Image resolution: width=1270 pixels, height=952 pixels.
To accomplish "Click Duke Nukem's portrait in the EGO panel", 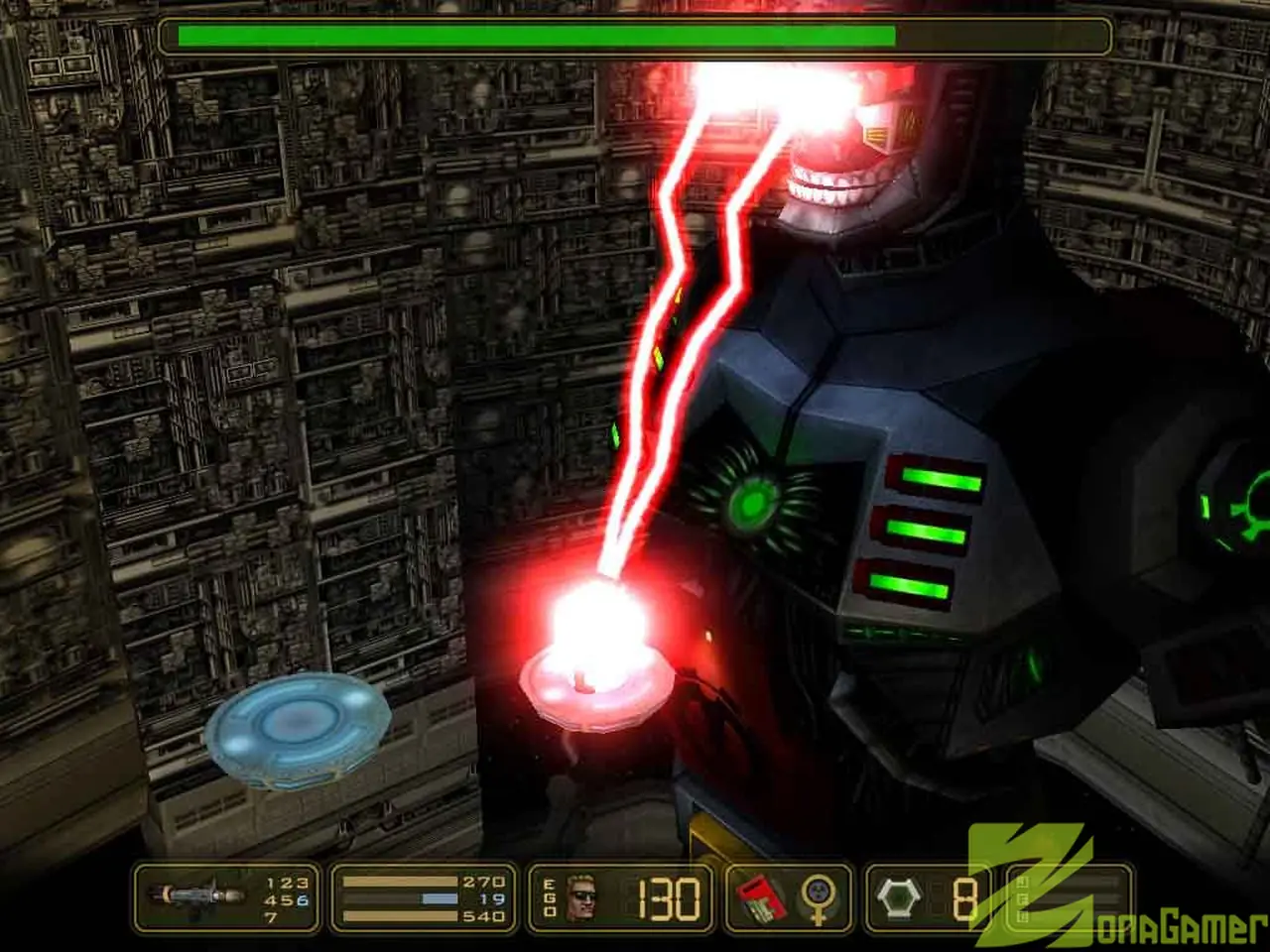I will tap(580, 897).
